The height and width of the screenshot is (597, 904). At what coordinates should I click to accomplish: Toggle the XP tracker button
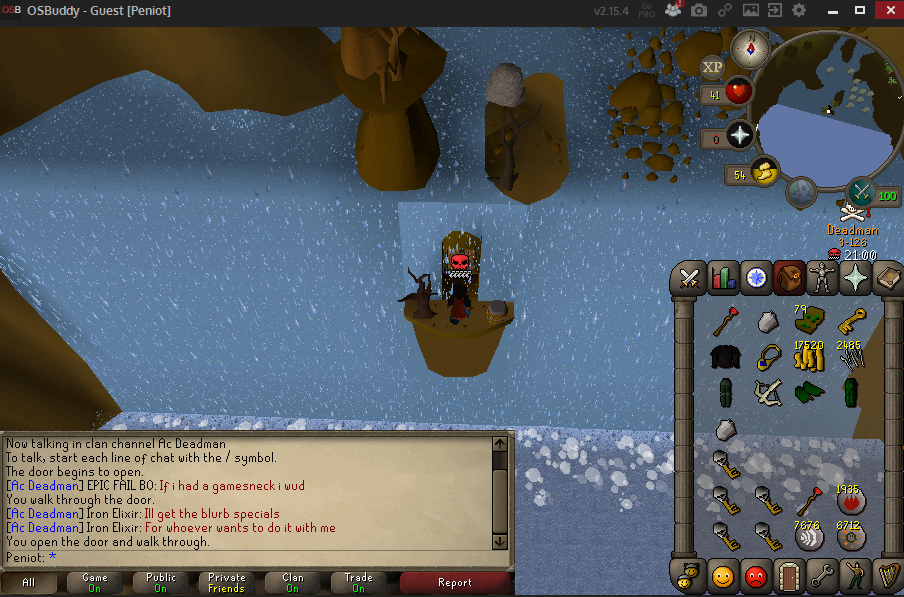pyautogui.click(x=712, y=68)
